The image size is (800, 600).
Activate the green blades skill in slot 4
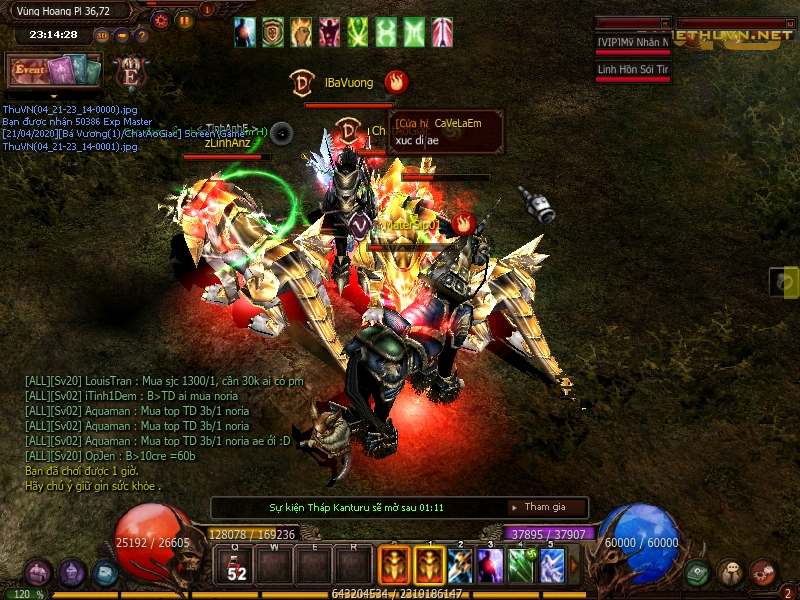click(x=521, y=565)
